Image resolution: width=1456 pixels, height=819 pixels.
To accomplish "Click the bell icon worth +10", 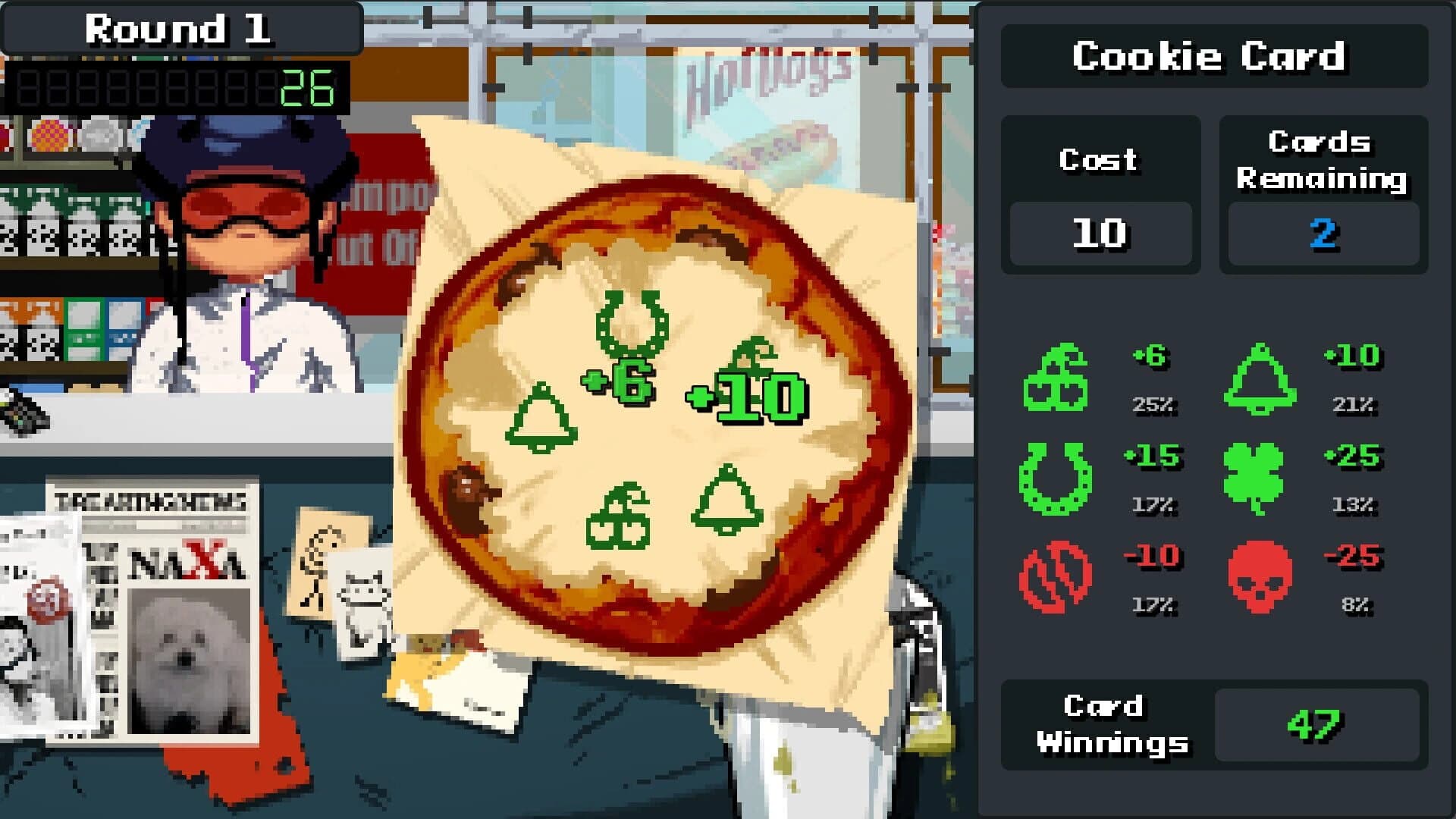I will 1259,379.
